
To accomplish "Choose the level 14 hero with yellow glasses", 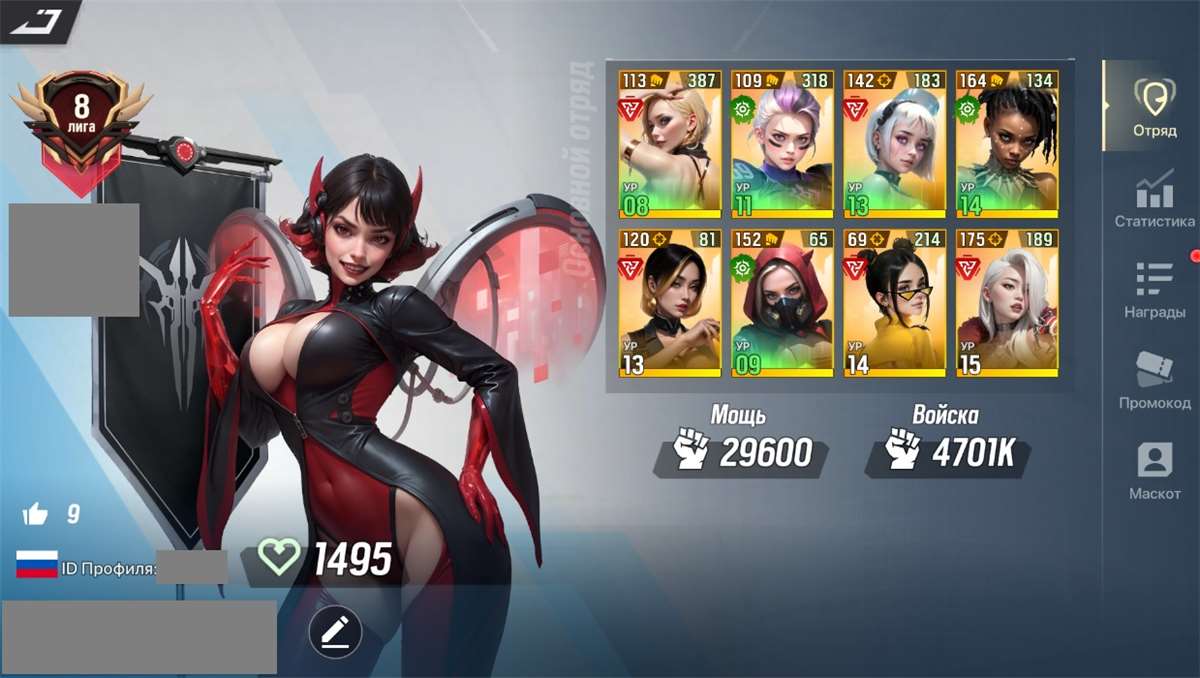I will 894,303.
